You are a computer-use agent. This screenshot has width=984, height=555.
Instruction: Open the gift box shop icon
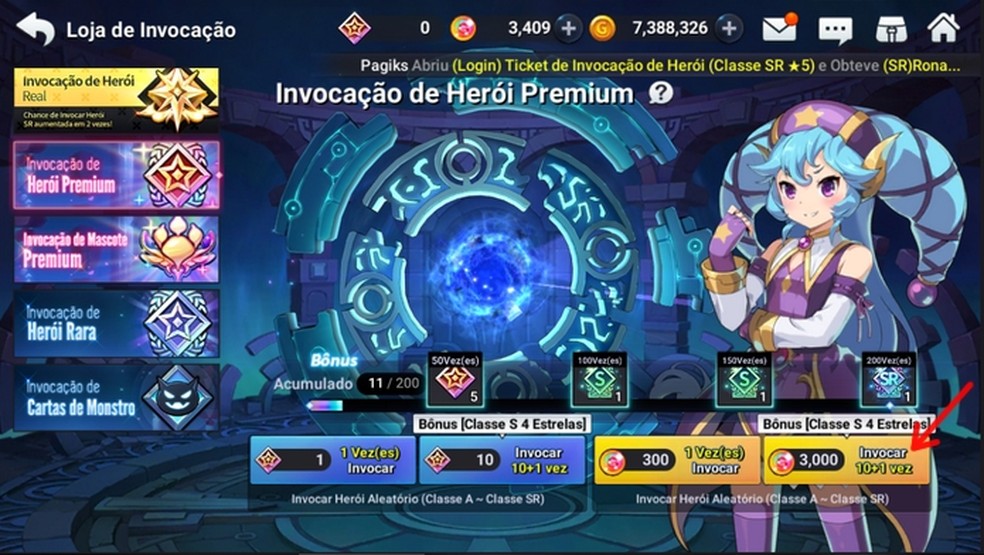(889, 29)
